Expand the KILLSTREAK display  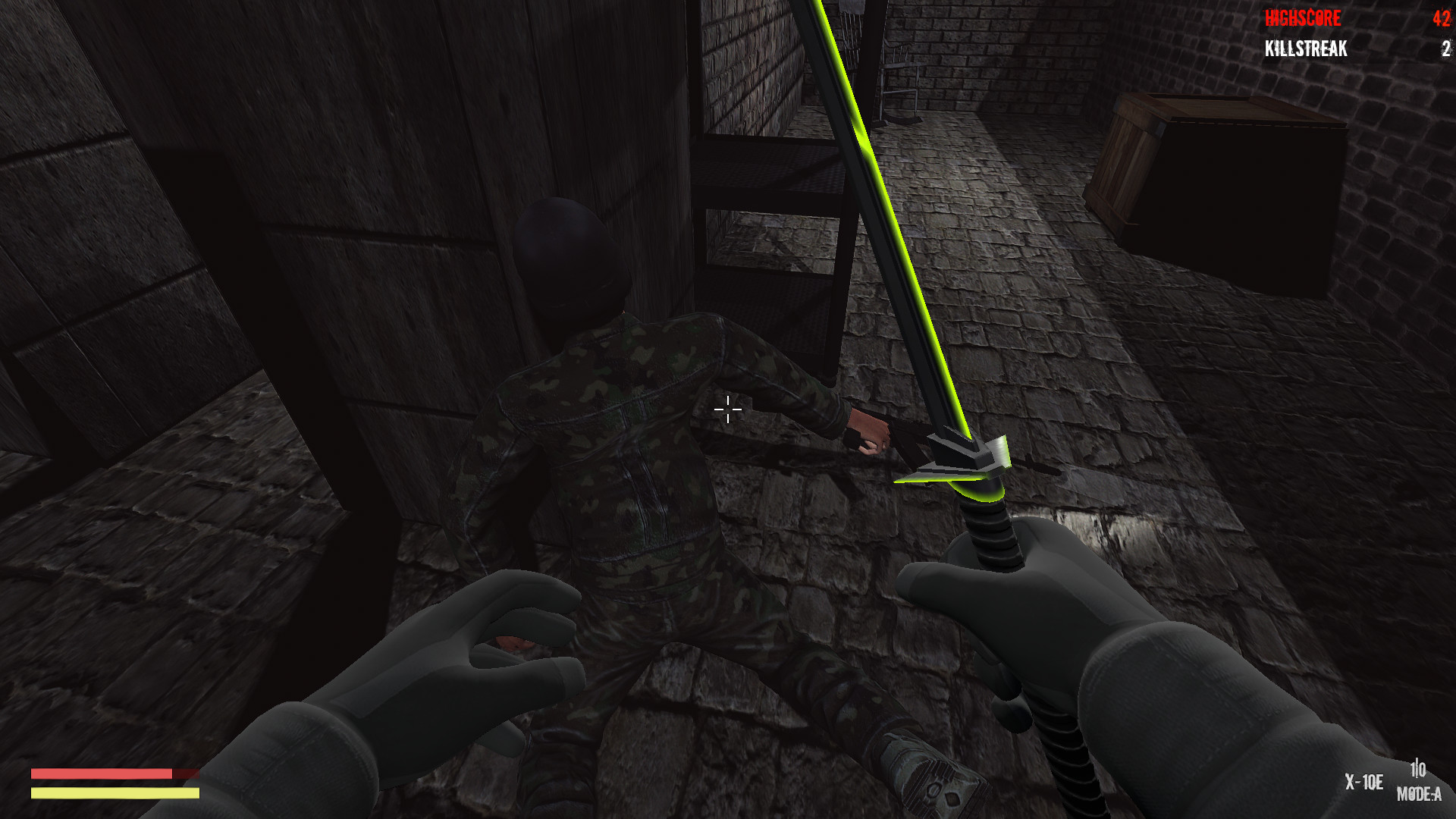(1304, 49)
